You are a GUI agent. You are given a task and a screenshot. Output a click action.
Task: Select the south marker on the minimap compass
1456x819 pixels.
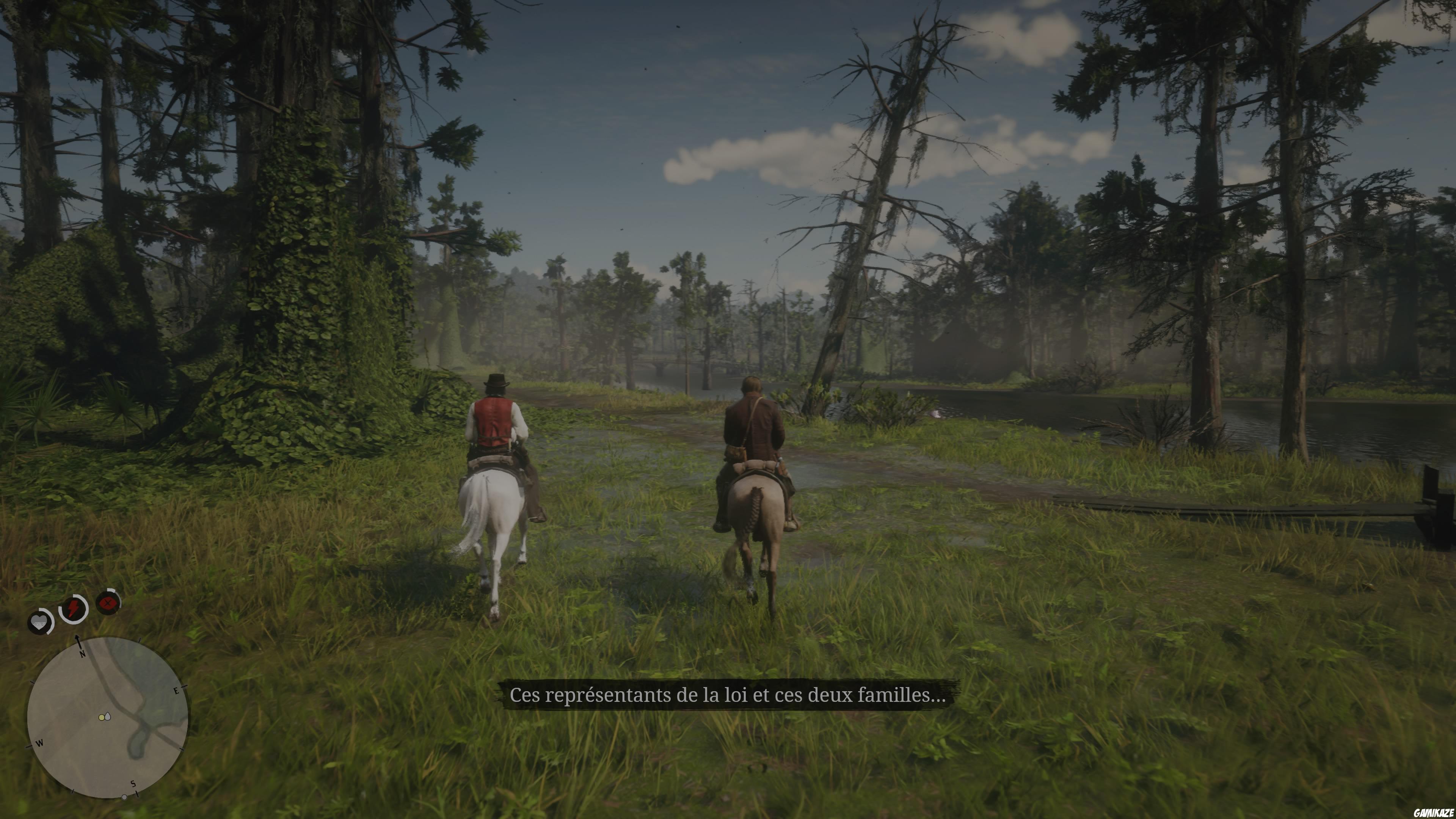coord(133,783)
